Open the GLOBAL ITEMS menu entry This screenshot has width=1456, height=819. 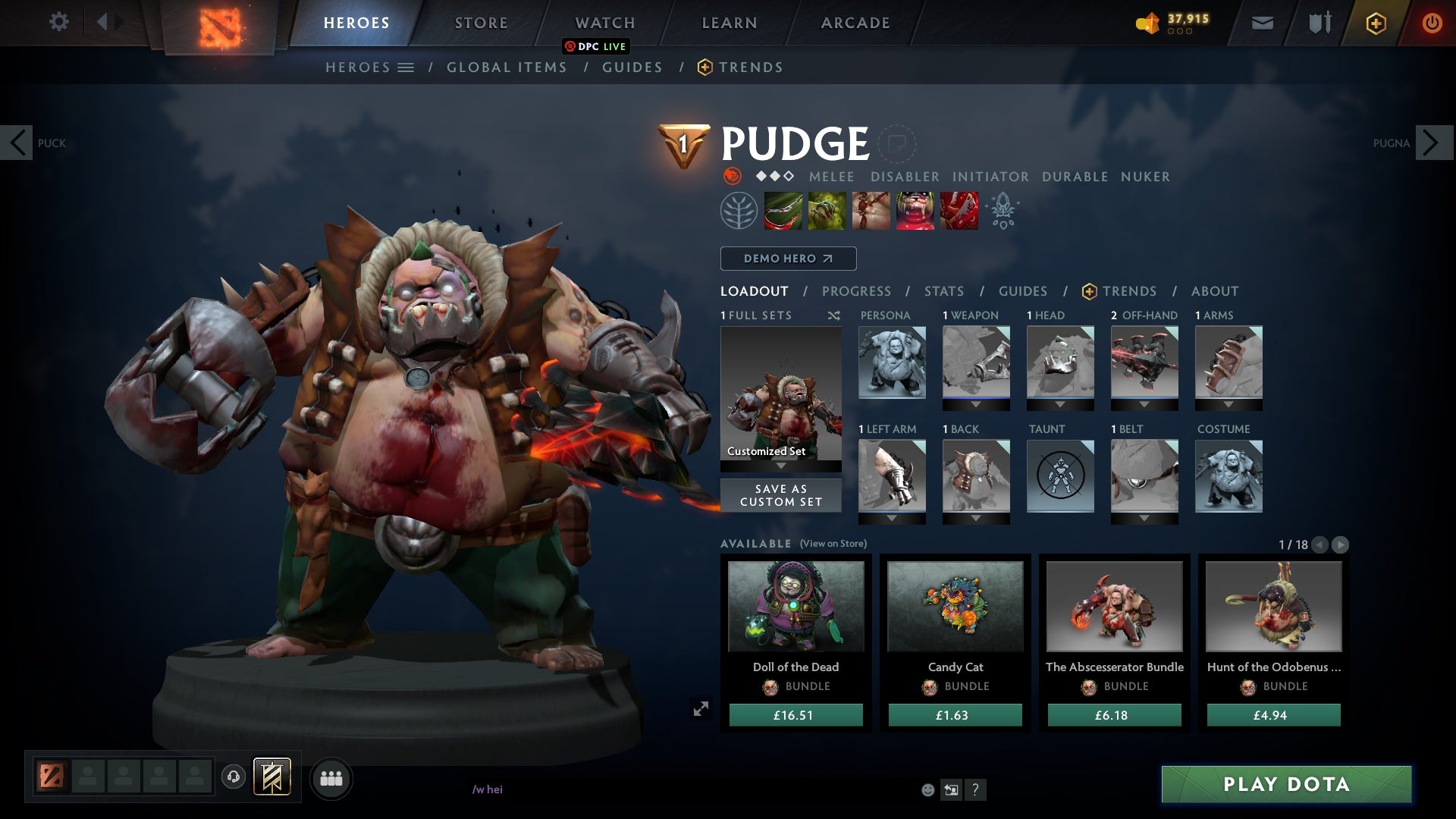[x=507, y=67]
